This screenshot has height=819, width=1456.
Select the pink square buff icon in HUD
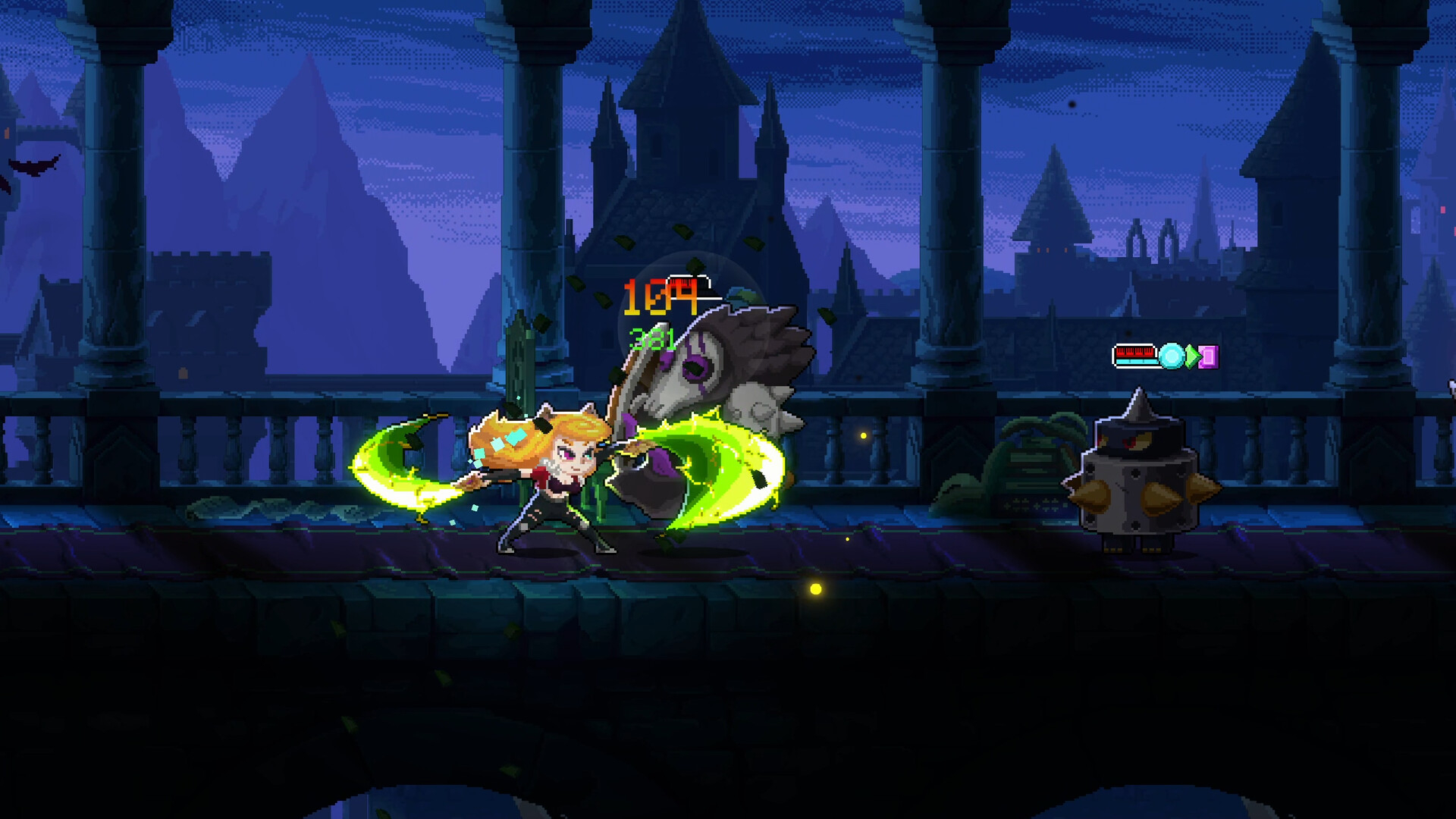pos(1209,356)
